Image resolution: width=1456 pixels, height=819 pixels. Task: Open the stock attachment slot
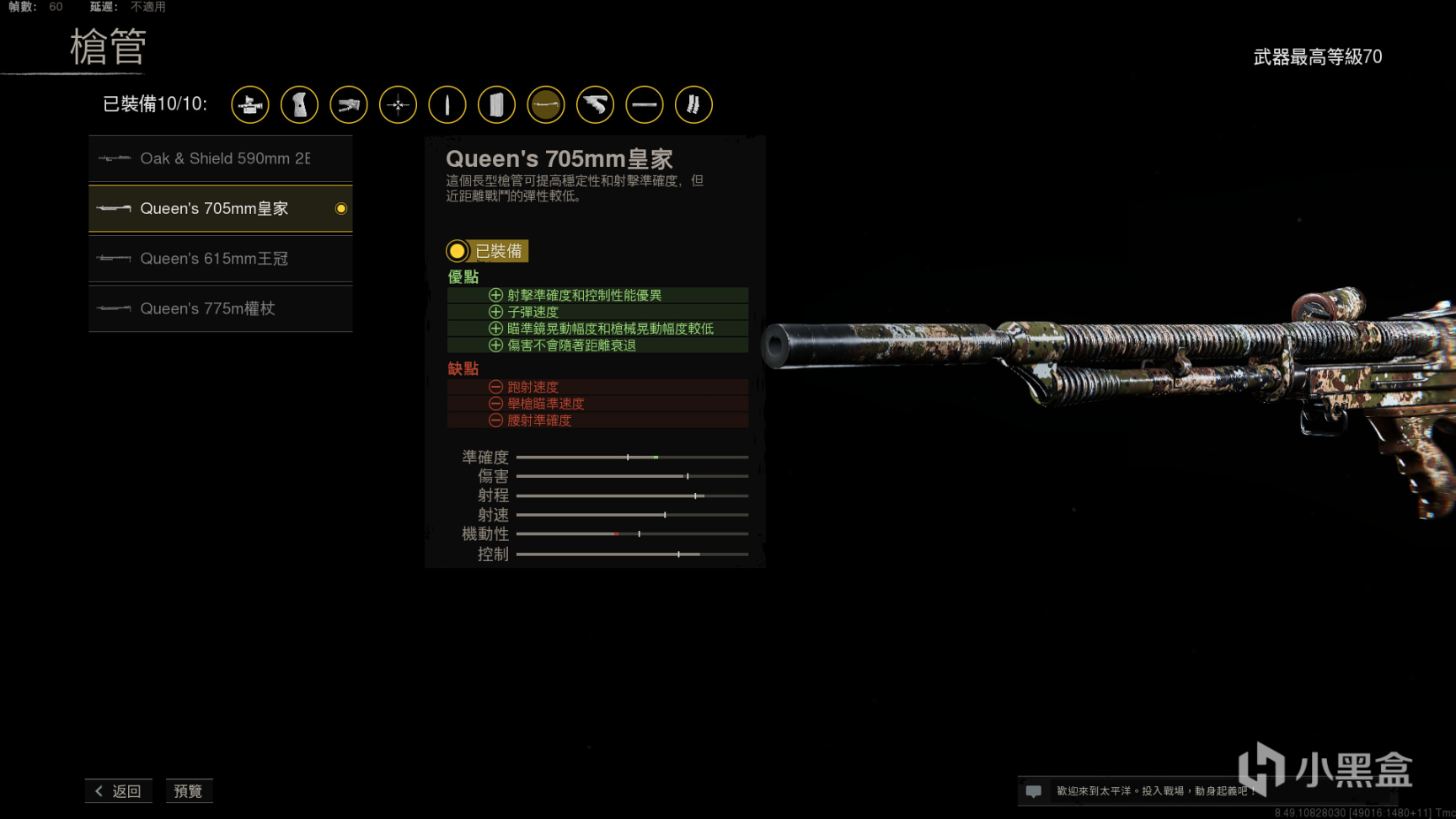[349, 105]
